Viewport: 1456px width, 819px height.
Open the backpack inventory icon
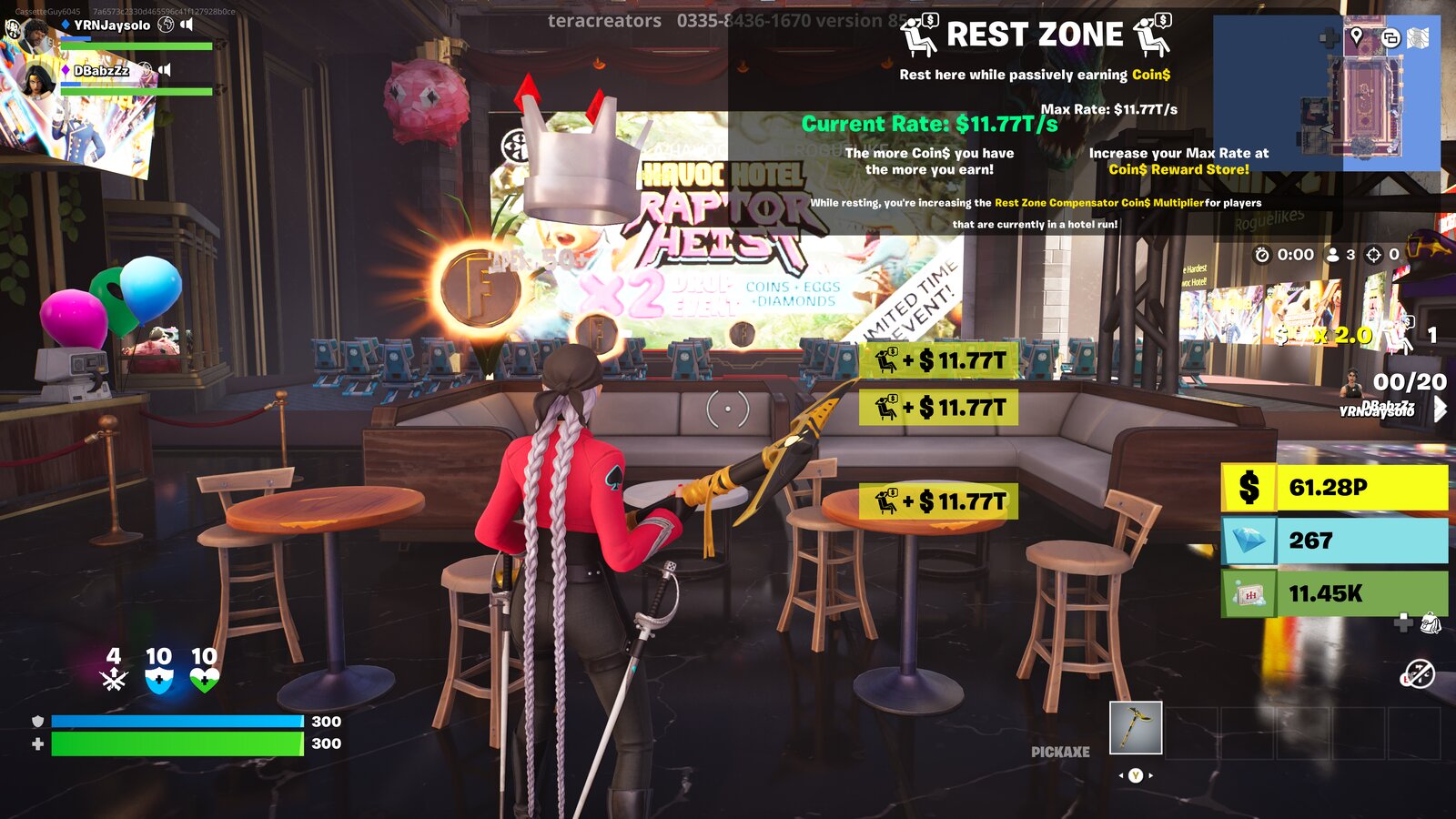(x=1431, y=624)
